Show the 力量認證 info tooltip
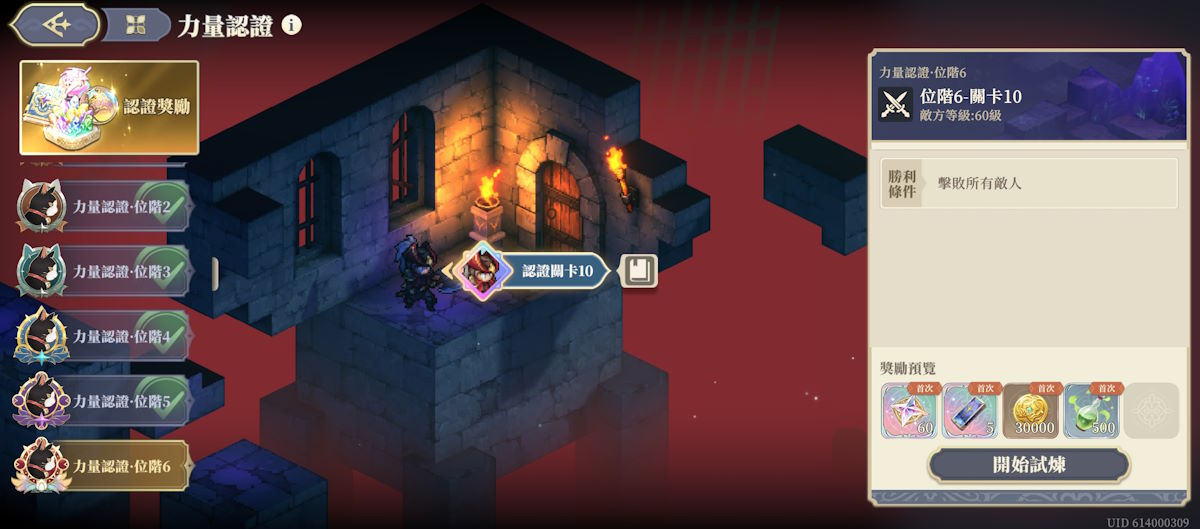 click(x=292, y=25)
